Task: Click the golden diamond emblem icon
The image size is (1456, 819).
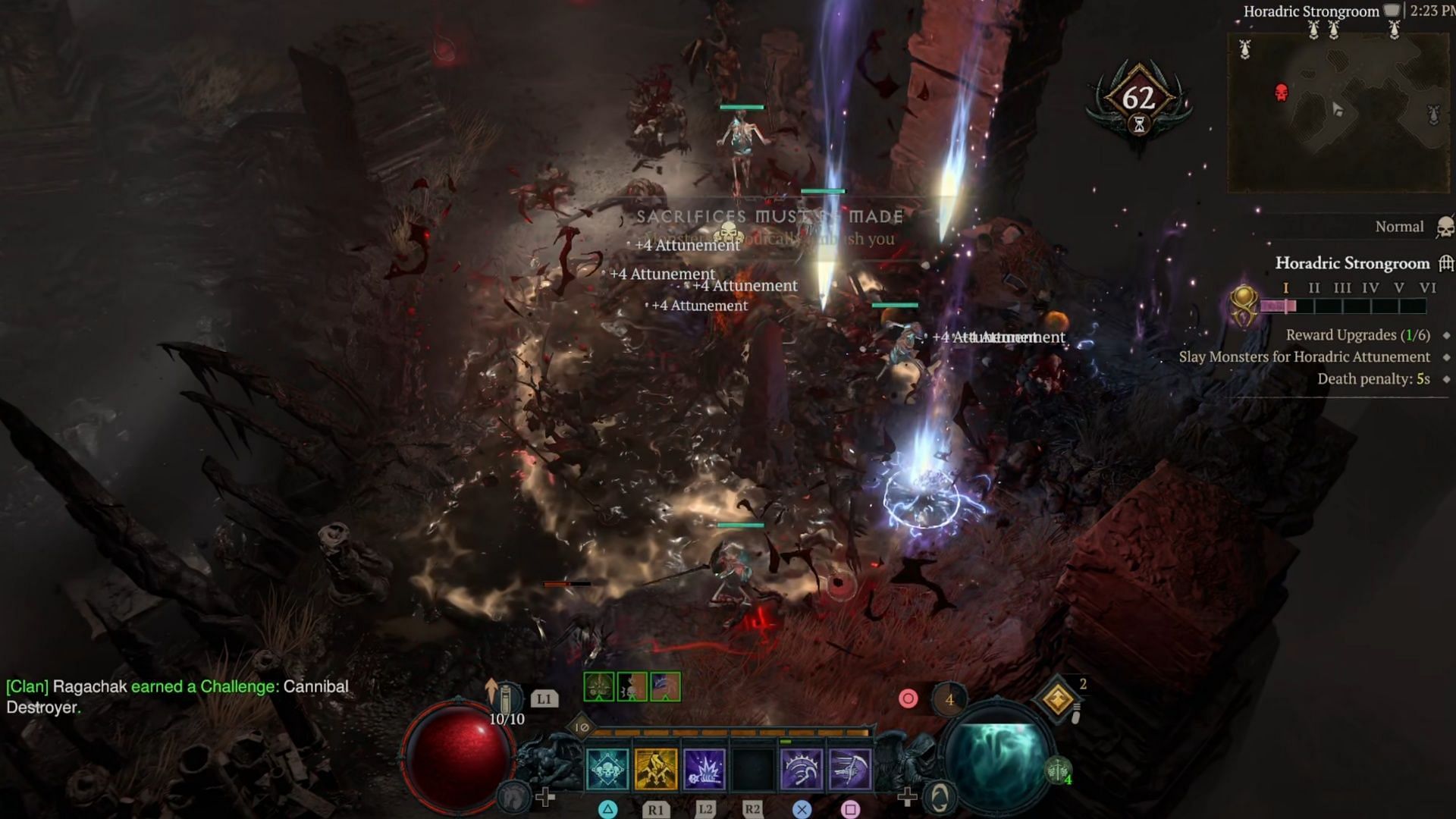Action: [x=1058, y=699]
